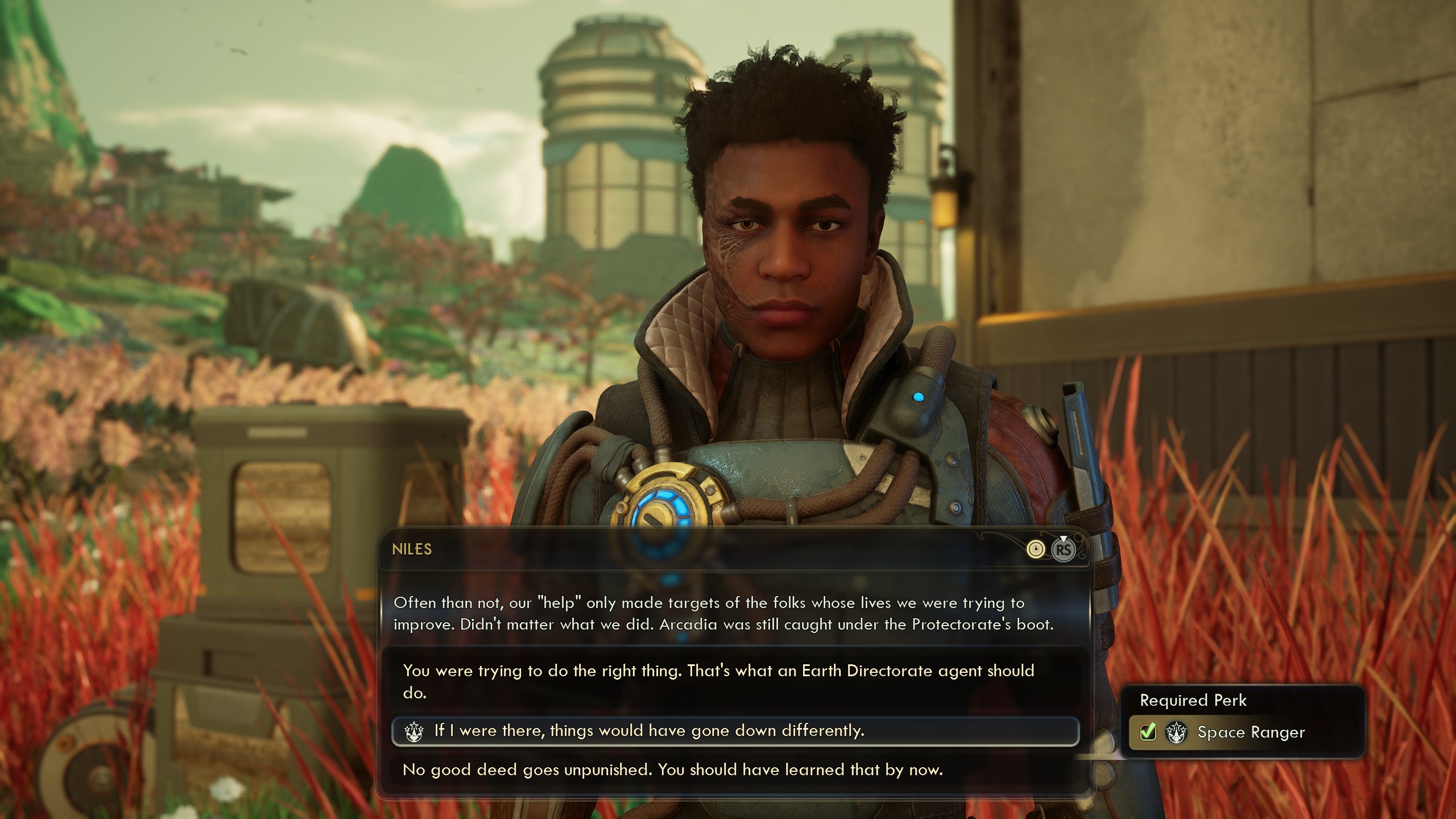This screenshot has height=819, width=1456.
Task: Click the Required Perk panel title
Action: (x=1193, y=700)
